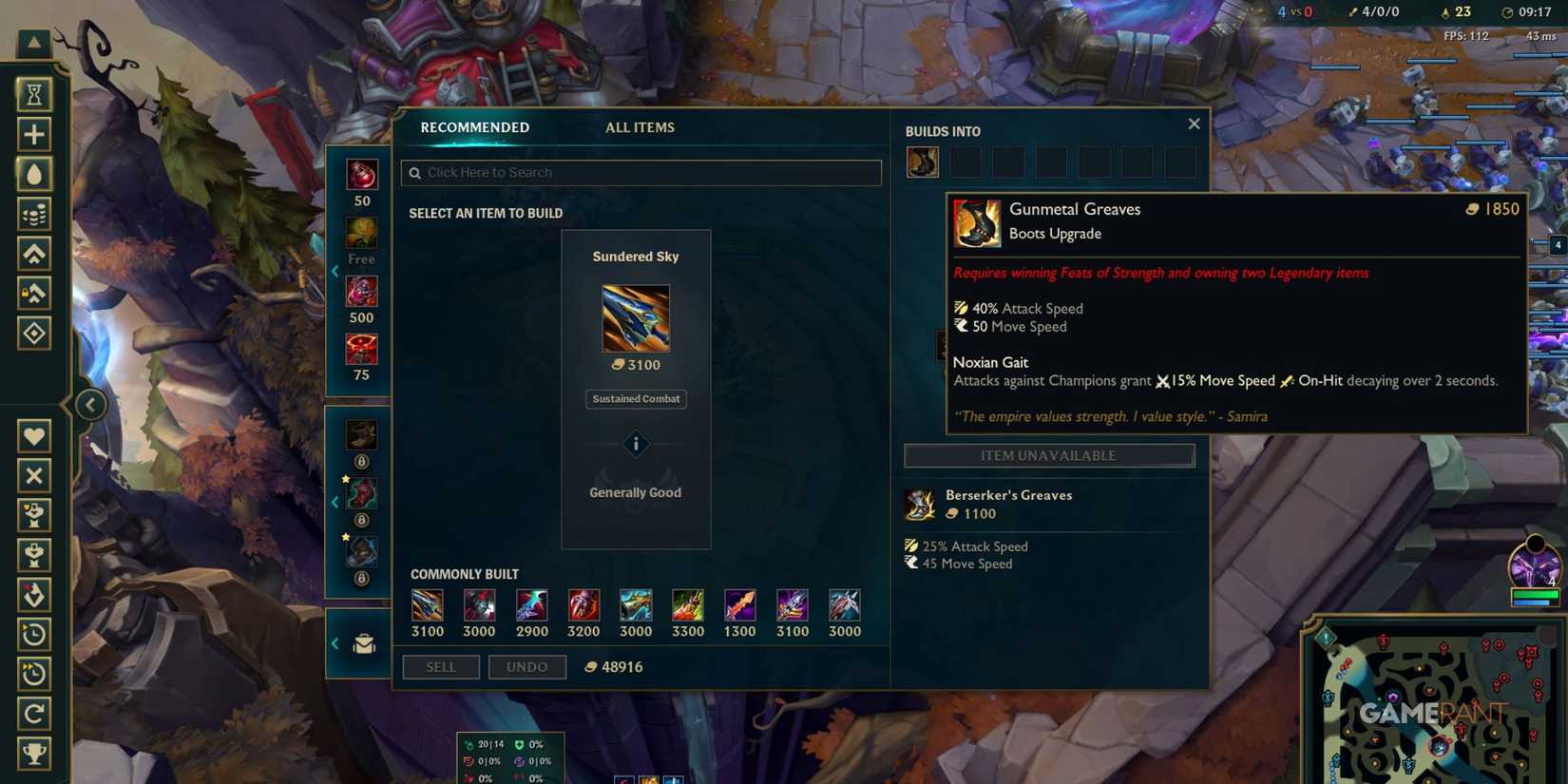This screenshot has width=1568, height=784.
Task: Collapse the satchel section with the chevron
Action: click(335, 643)
